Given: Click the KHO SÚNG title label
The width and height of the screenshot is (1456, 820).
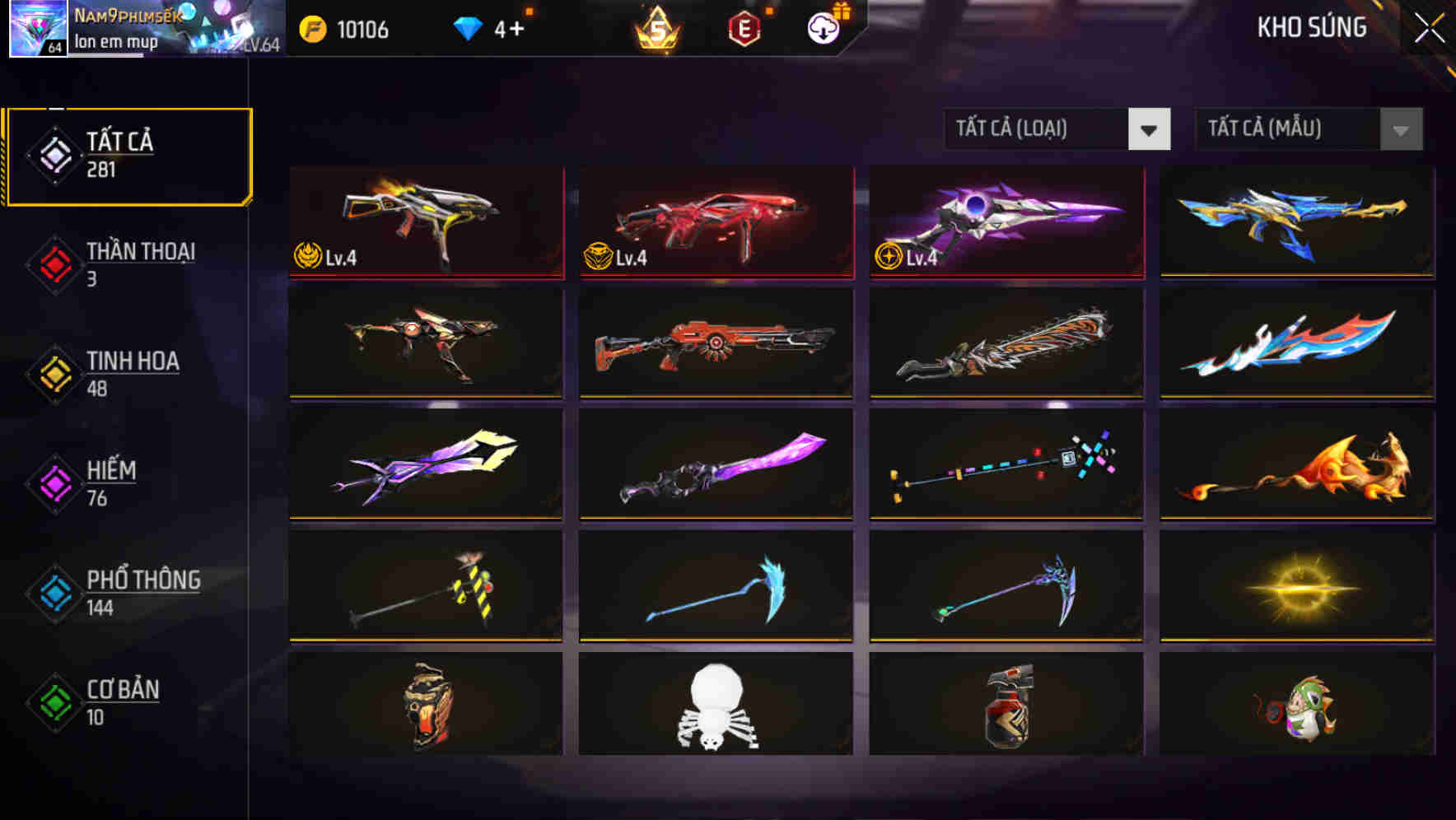Looking at the screenshot, I should pyautogui.click(x=1311, y=27).
